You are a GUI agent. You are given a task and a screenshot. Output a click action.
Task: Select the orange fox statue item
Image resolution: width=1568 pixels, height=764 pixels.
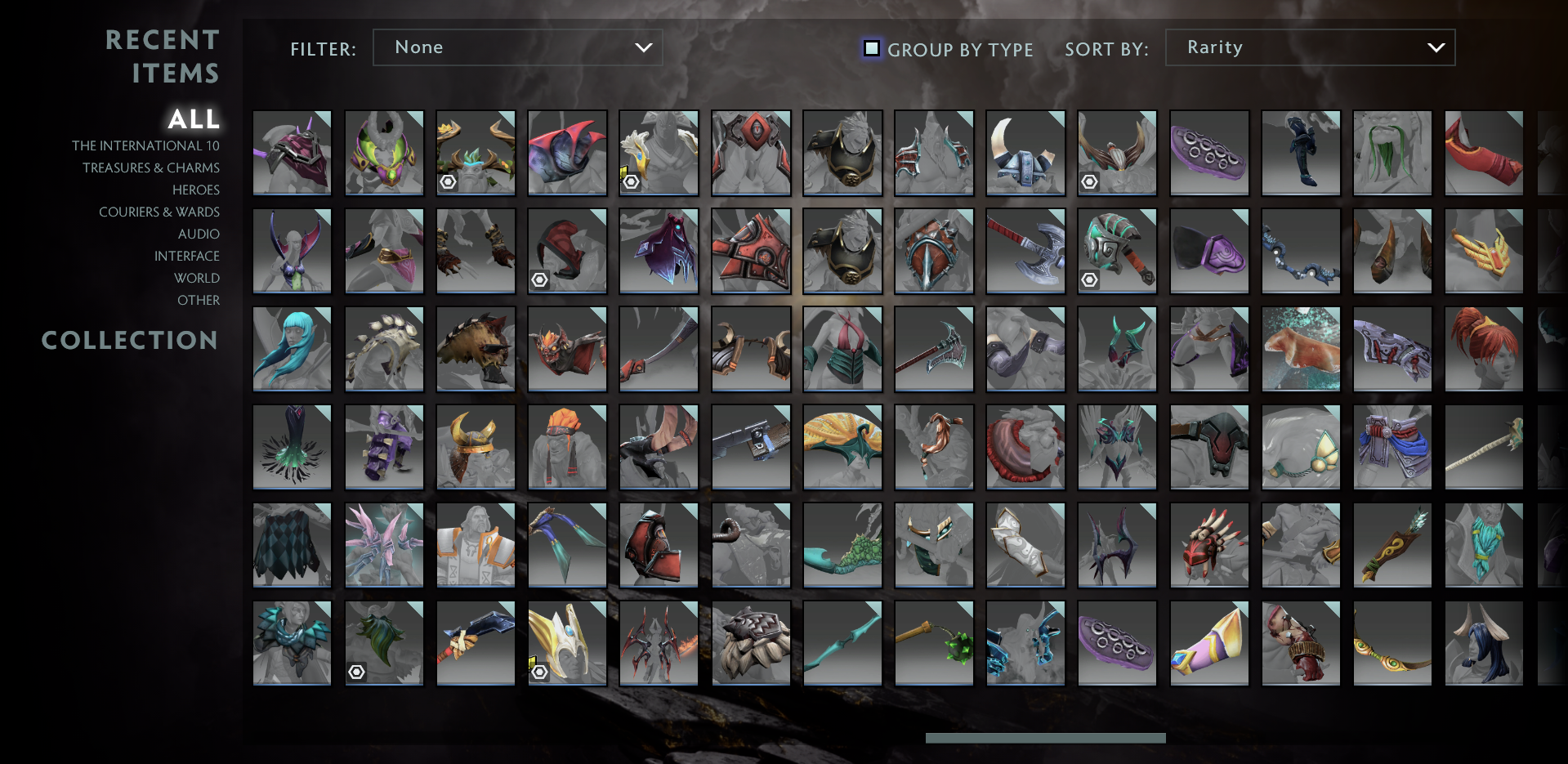[1301, 349]
